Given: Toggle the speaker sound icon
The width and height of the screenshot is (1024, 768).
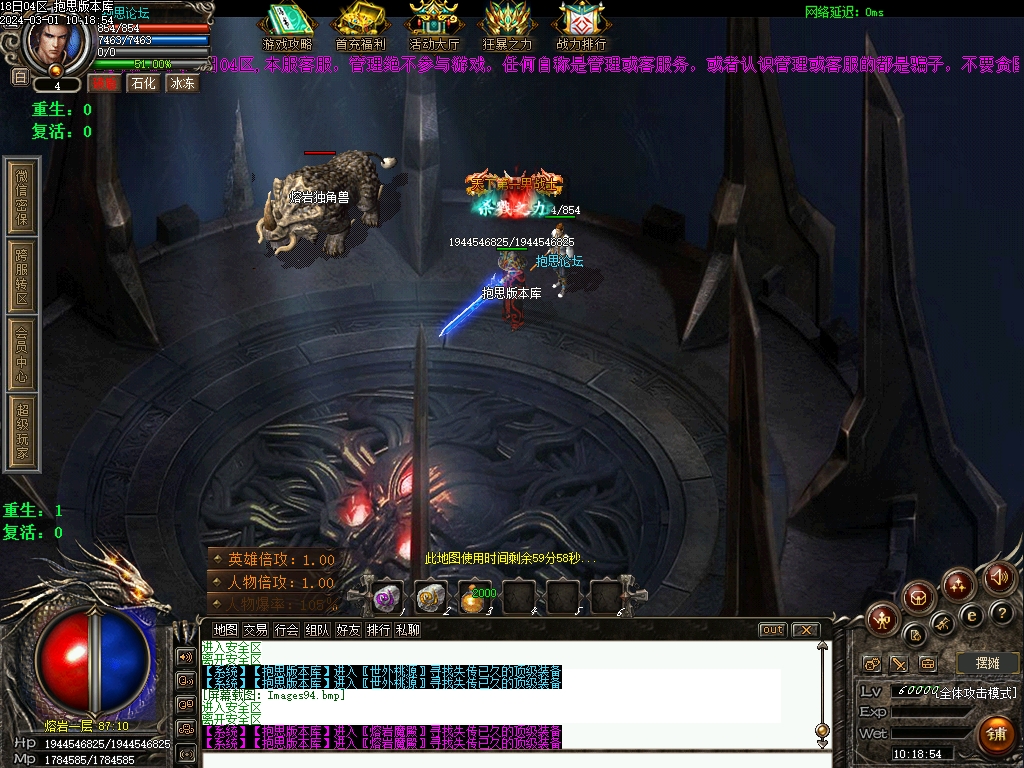Looking at the screenshot, I should point(999,576).
